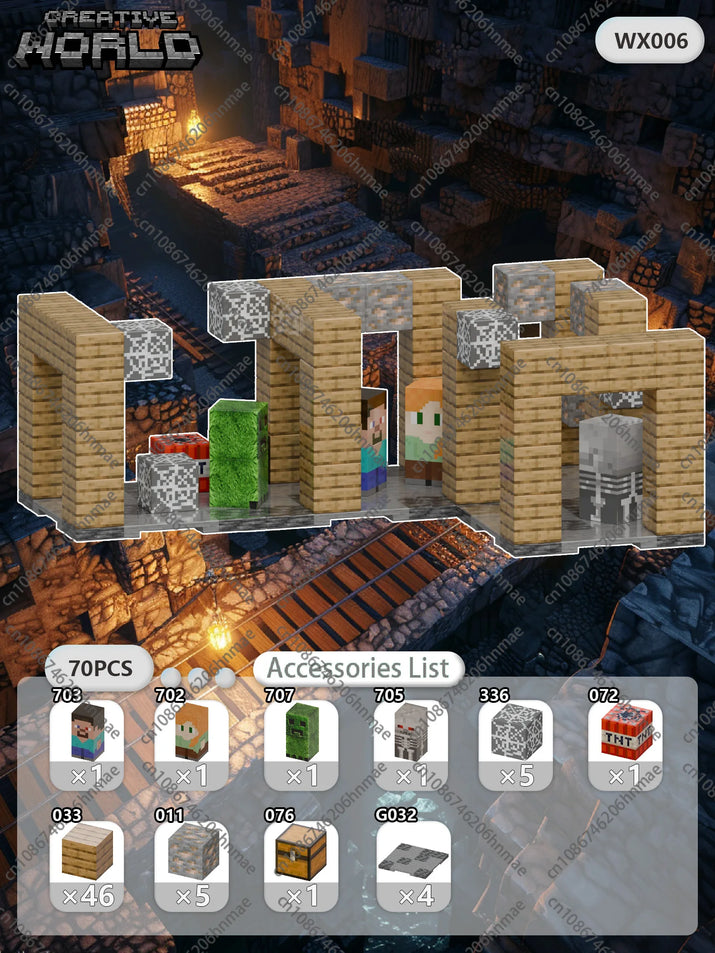715x953 pixels.
Task: Click the WX006 set label
Action: coord(650,41)
